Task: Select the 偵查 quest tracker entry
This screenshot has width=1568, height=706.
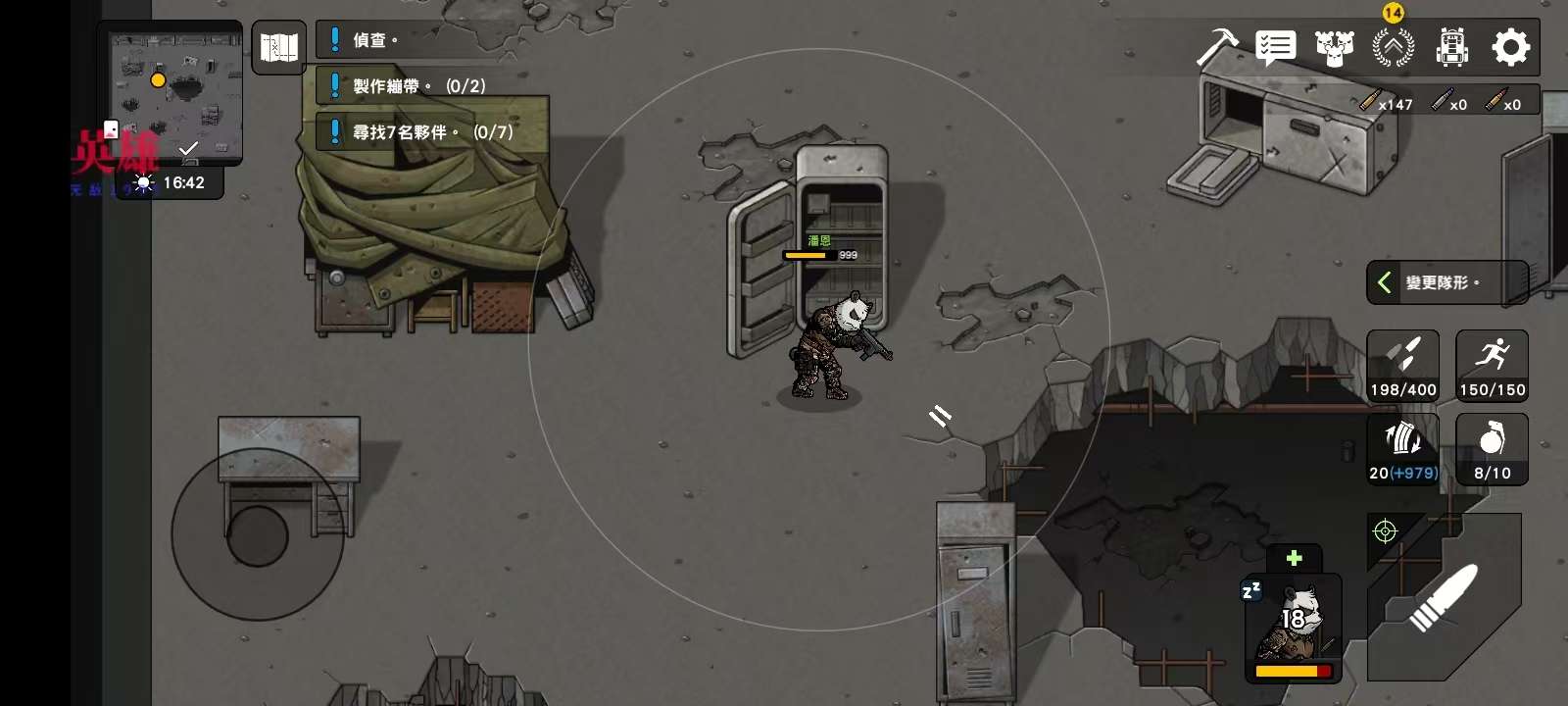Action: pyautogui.click(x=374, y=40)
